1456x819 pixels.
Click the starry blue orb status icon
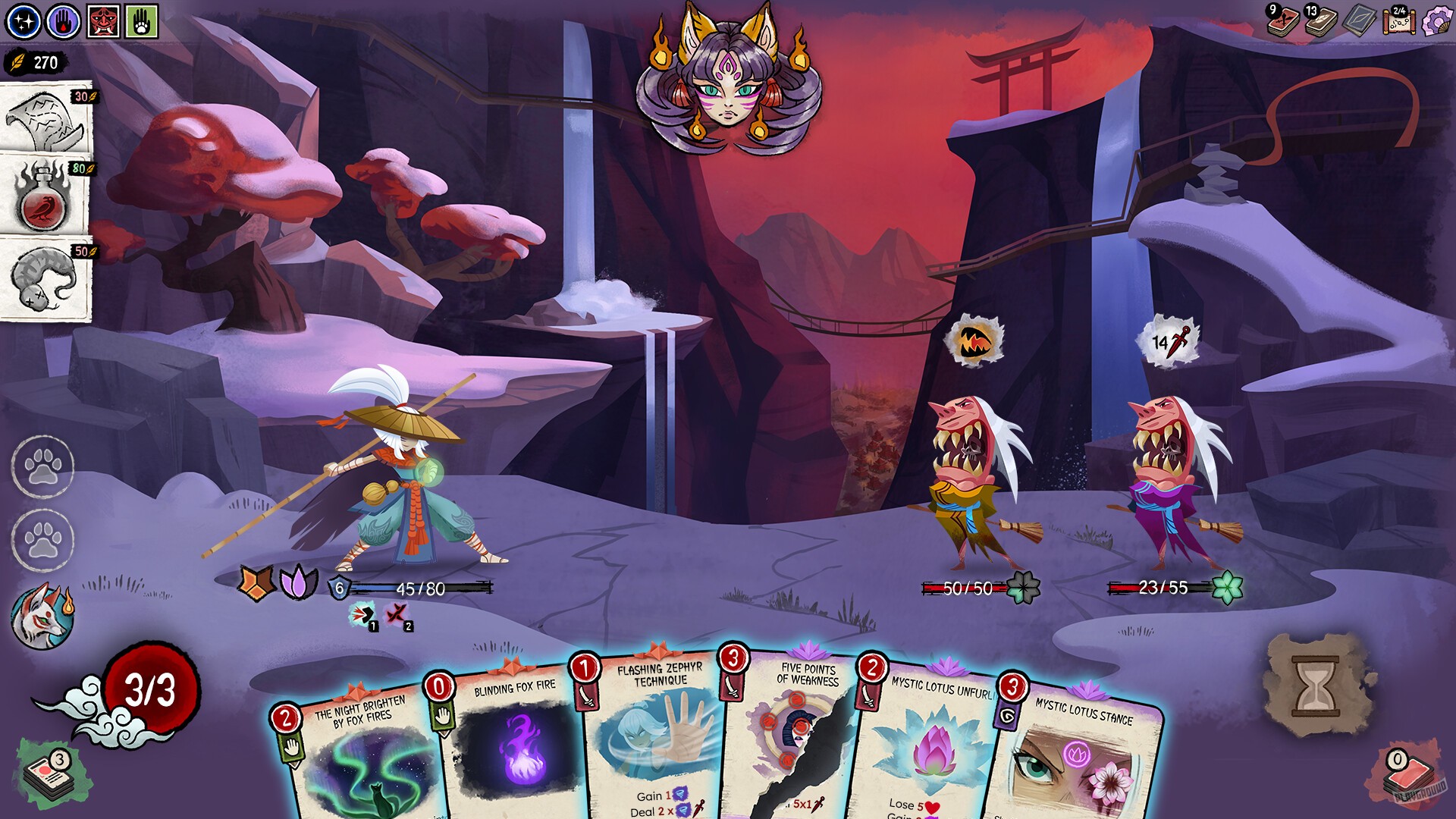tap(23, 20)
